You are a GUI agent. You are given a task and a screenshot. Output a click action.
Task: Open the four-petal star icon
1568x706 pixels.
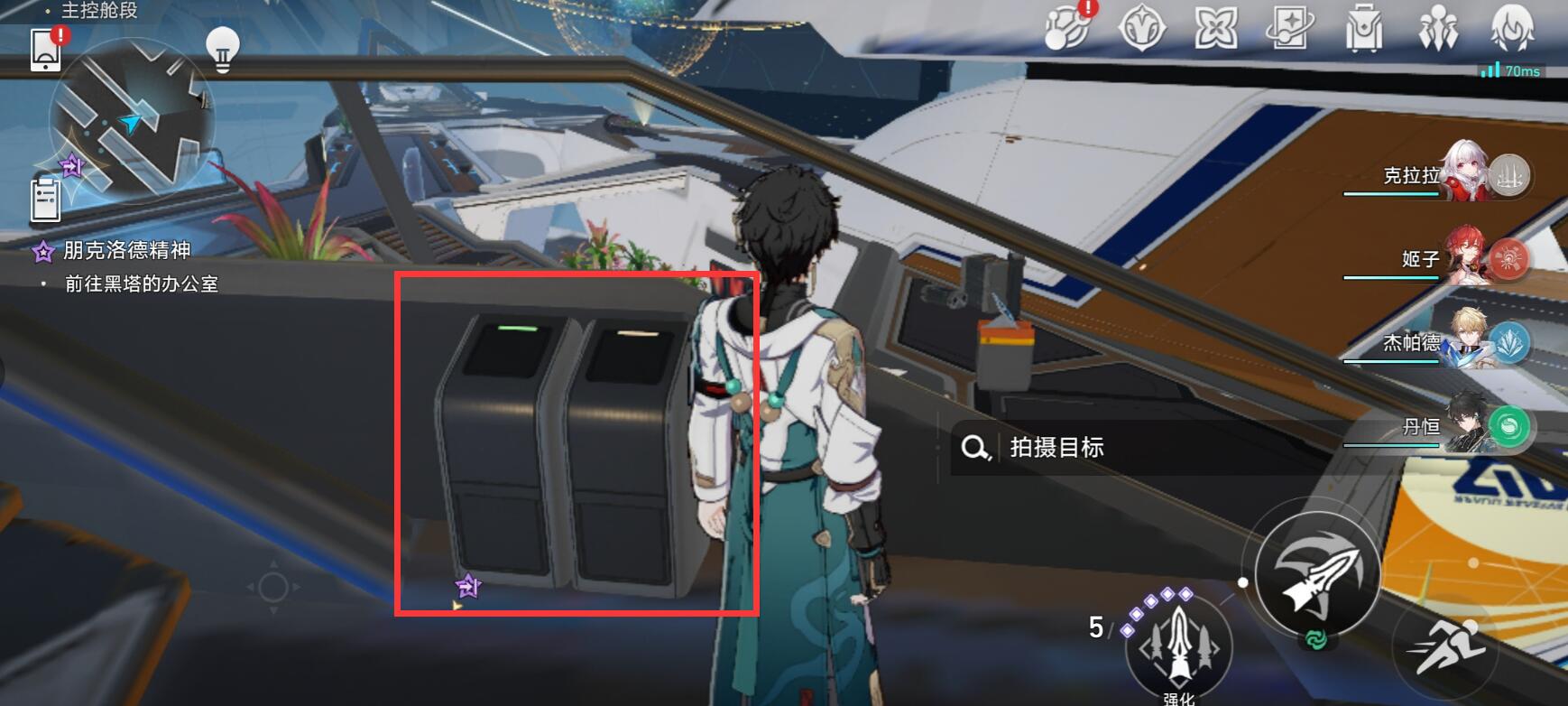1215,29
